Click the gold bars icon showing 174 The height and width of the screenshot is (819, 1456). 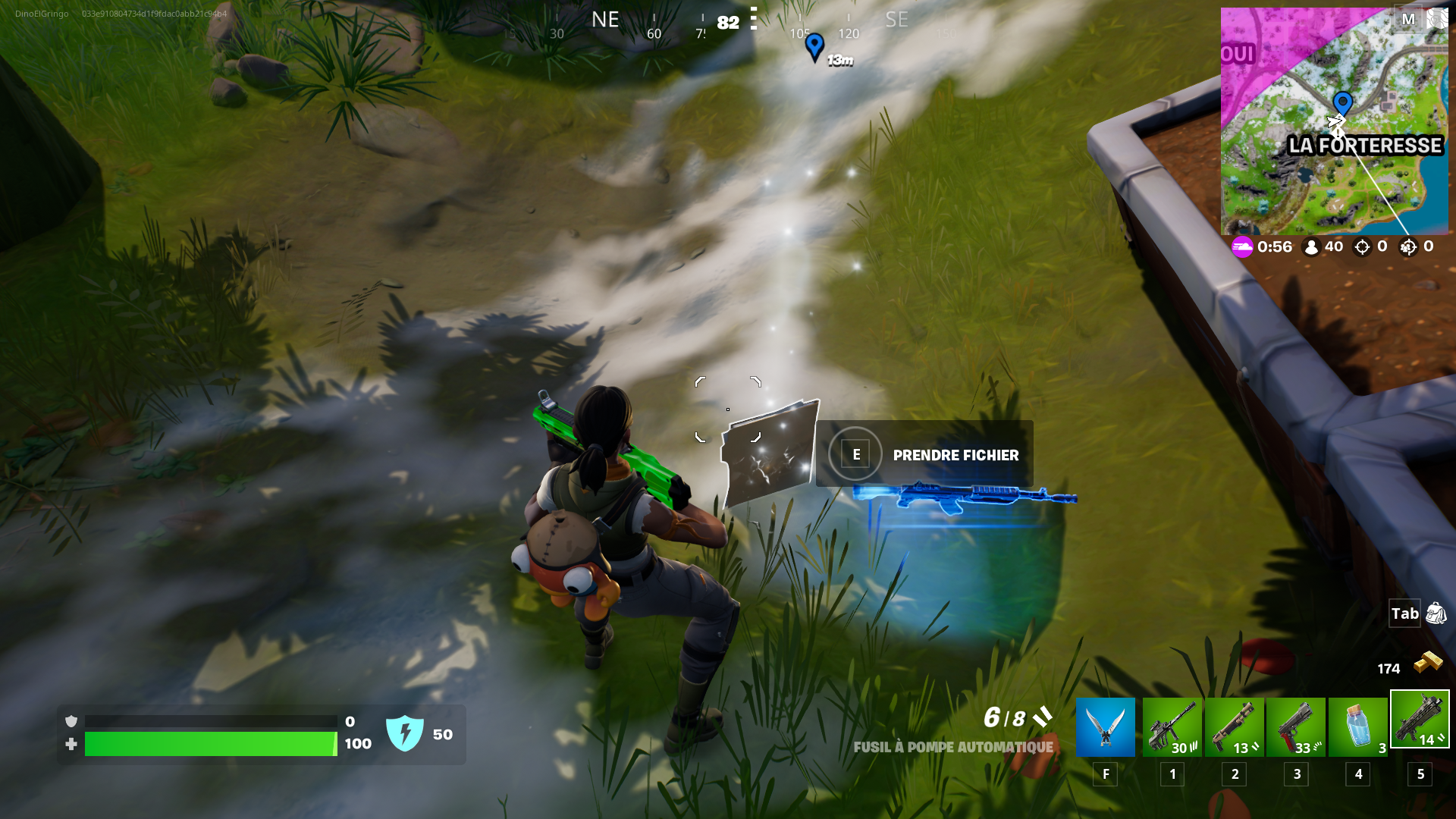tap(1429, 661)
